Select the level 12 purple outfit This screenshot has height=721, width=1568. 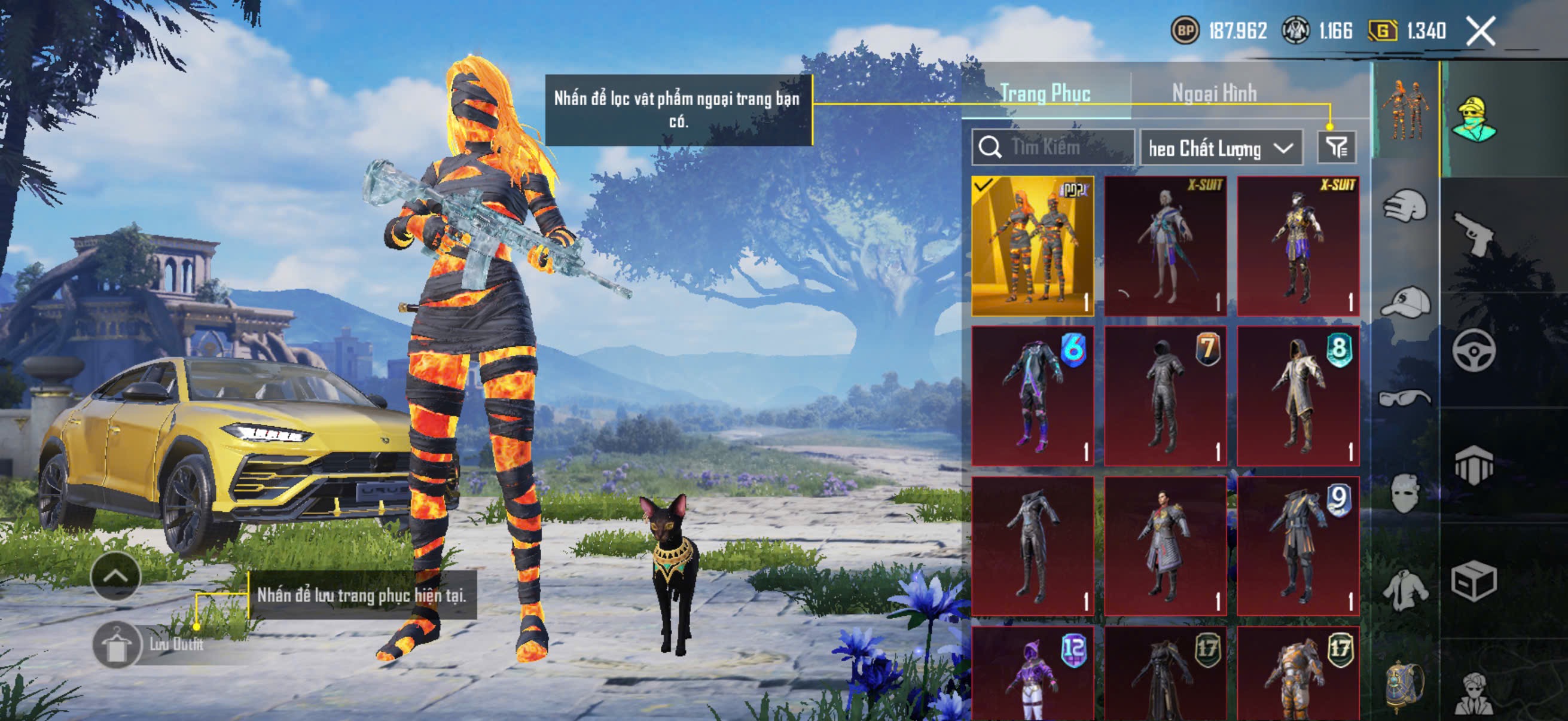coord(1032,676)
